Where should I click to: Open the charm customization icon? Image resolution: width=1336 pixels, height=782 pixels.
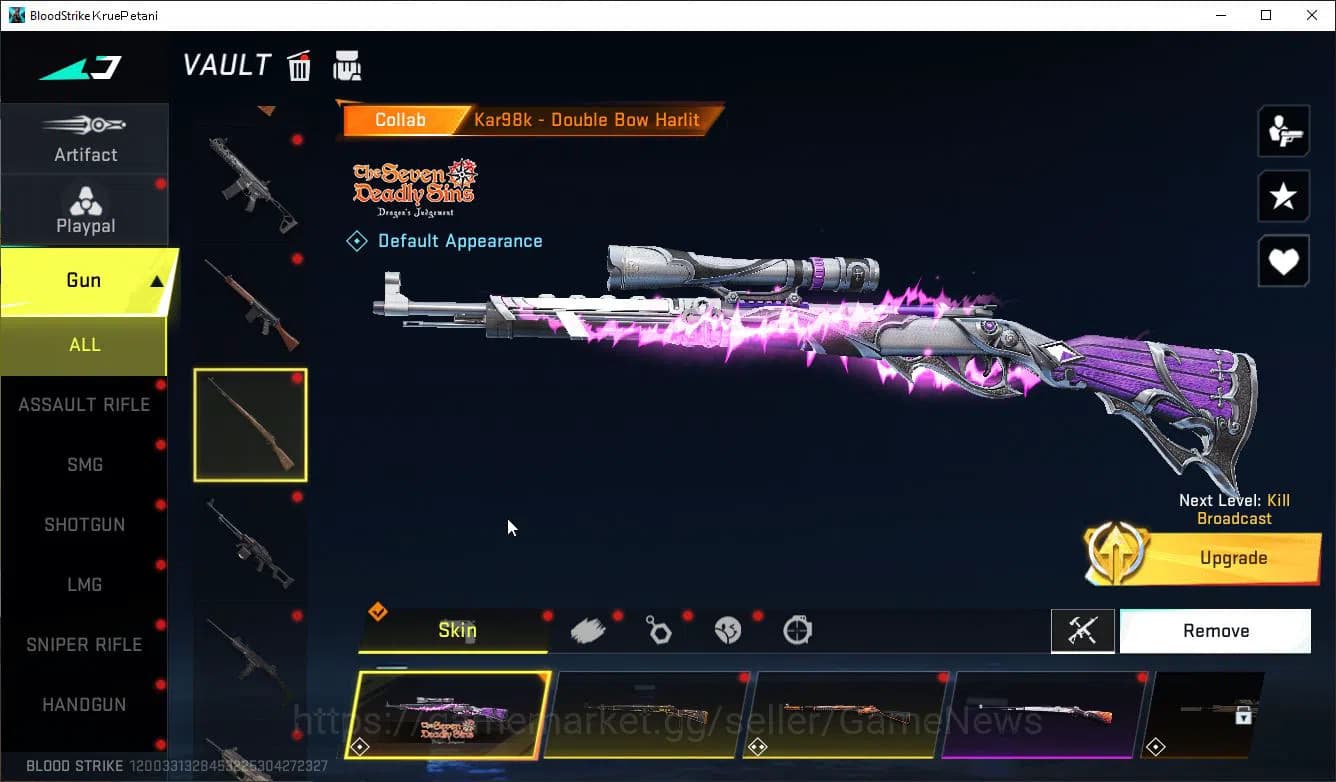pyautogui.click(x=659, y=630)
